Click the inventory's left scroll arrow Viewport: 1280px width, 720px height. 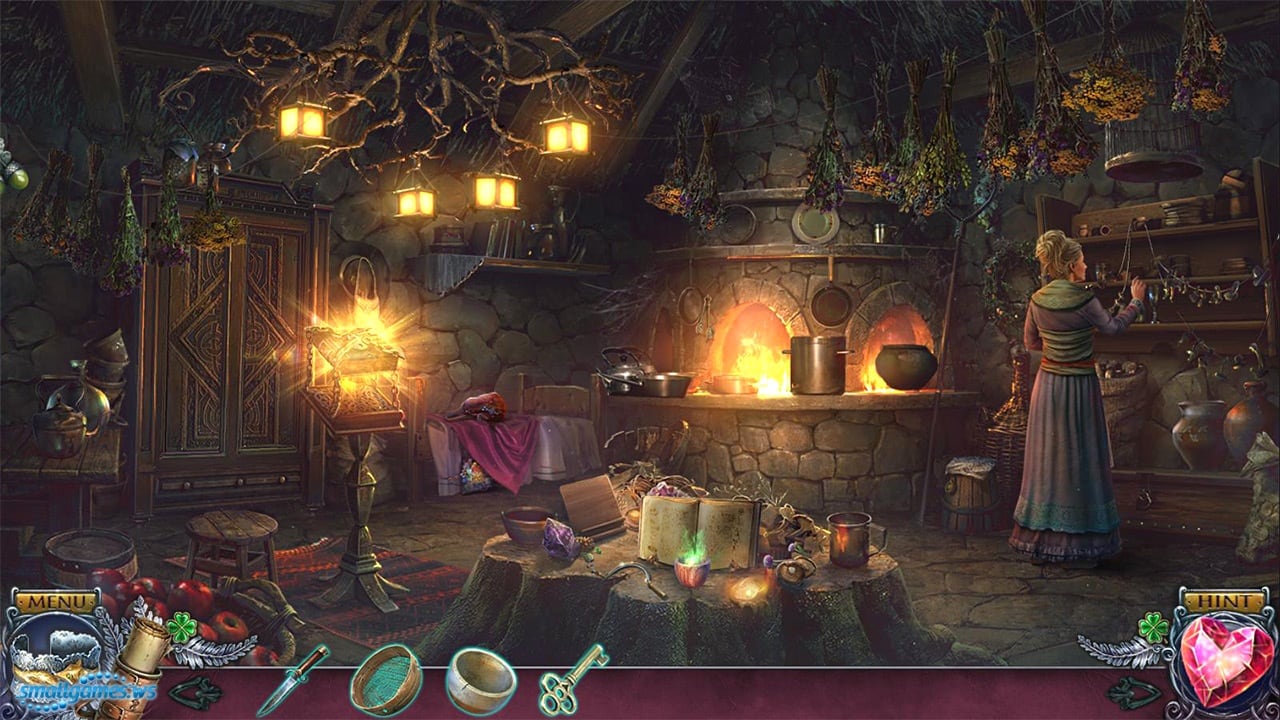195,692
